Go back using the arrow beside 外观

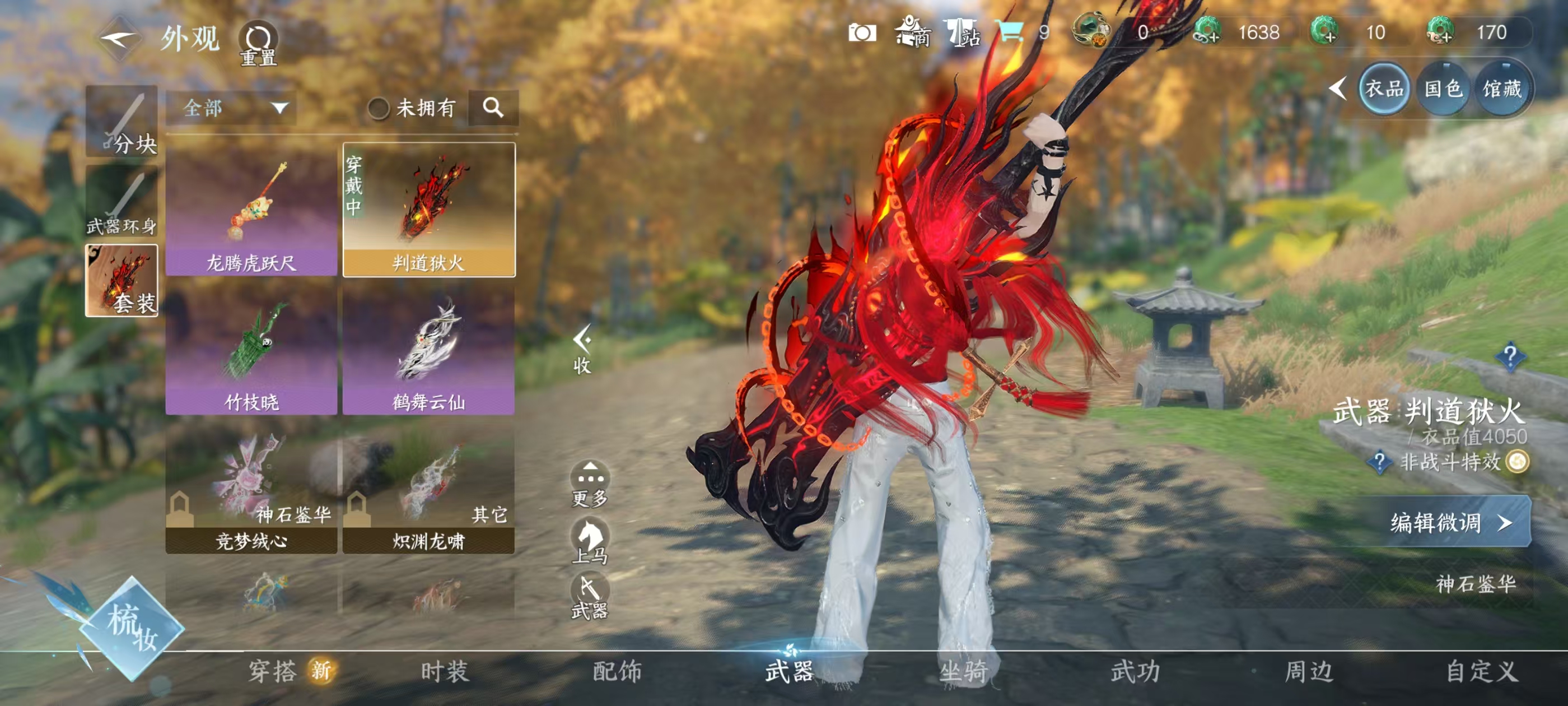click(x=118, y=39)
